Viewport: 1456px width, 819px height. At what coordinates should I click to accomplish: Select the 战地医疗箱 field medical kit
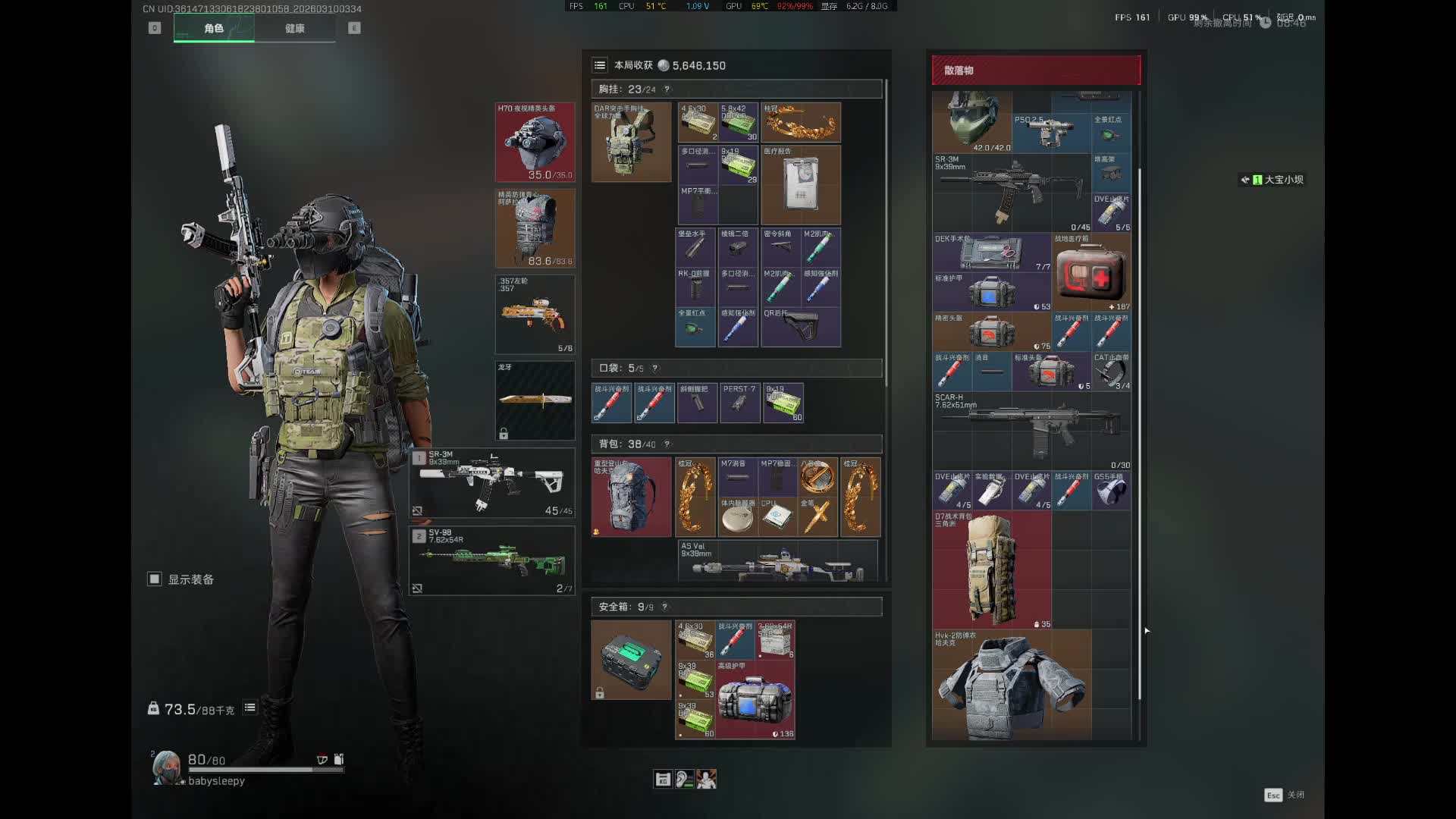pyautogui.click(x=1090, y=273)
